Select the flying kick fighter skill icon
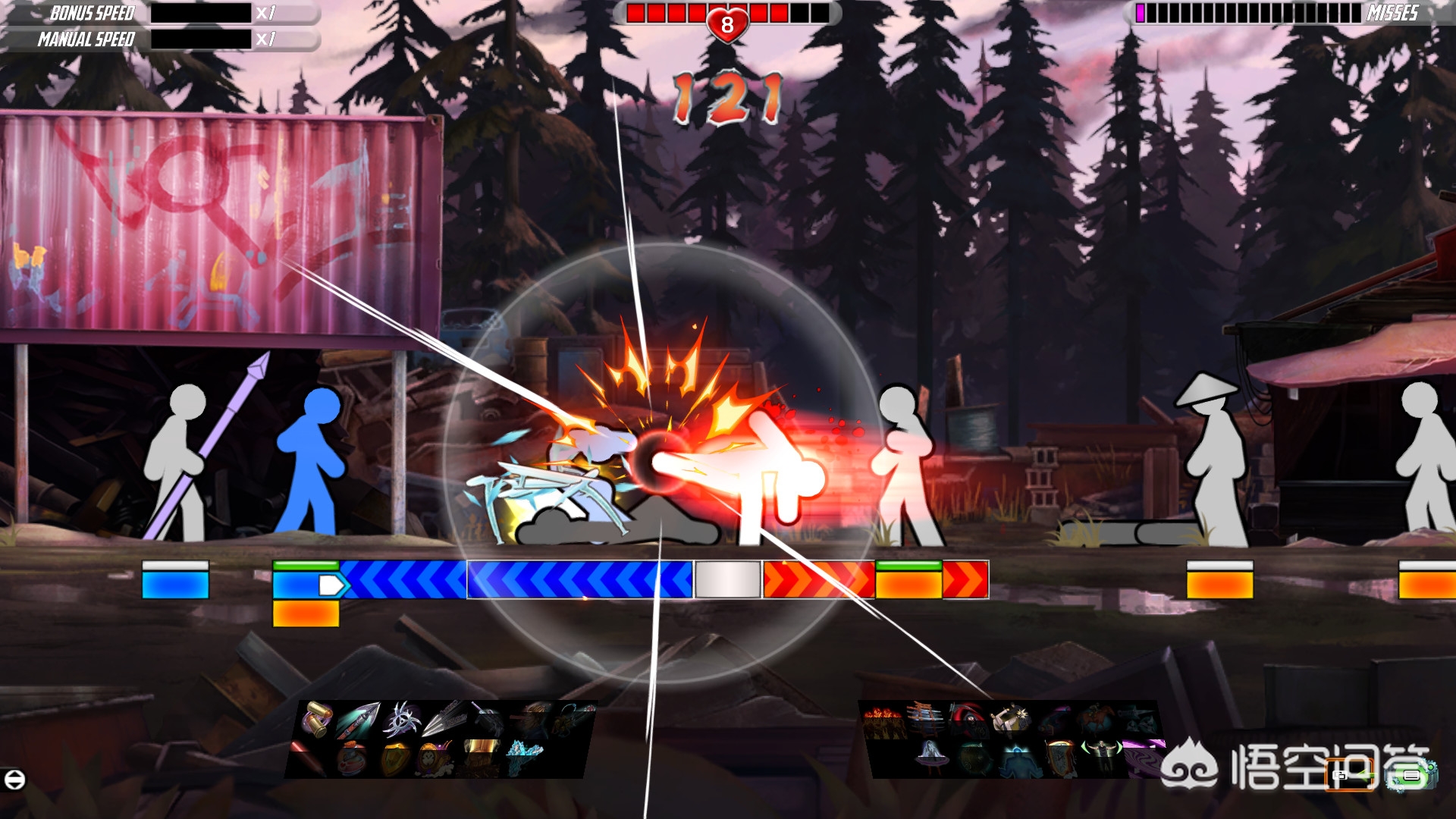The height and width of the screenshot is (819, 1456). pyautogui.click(x=1010, y=719)
